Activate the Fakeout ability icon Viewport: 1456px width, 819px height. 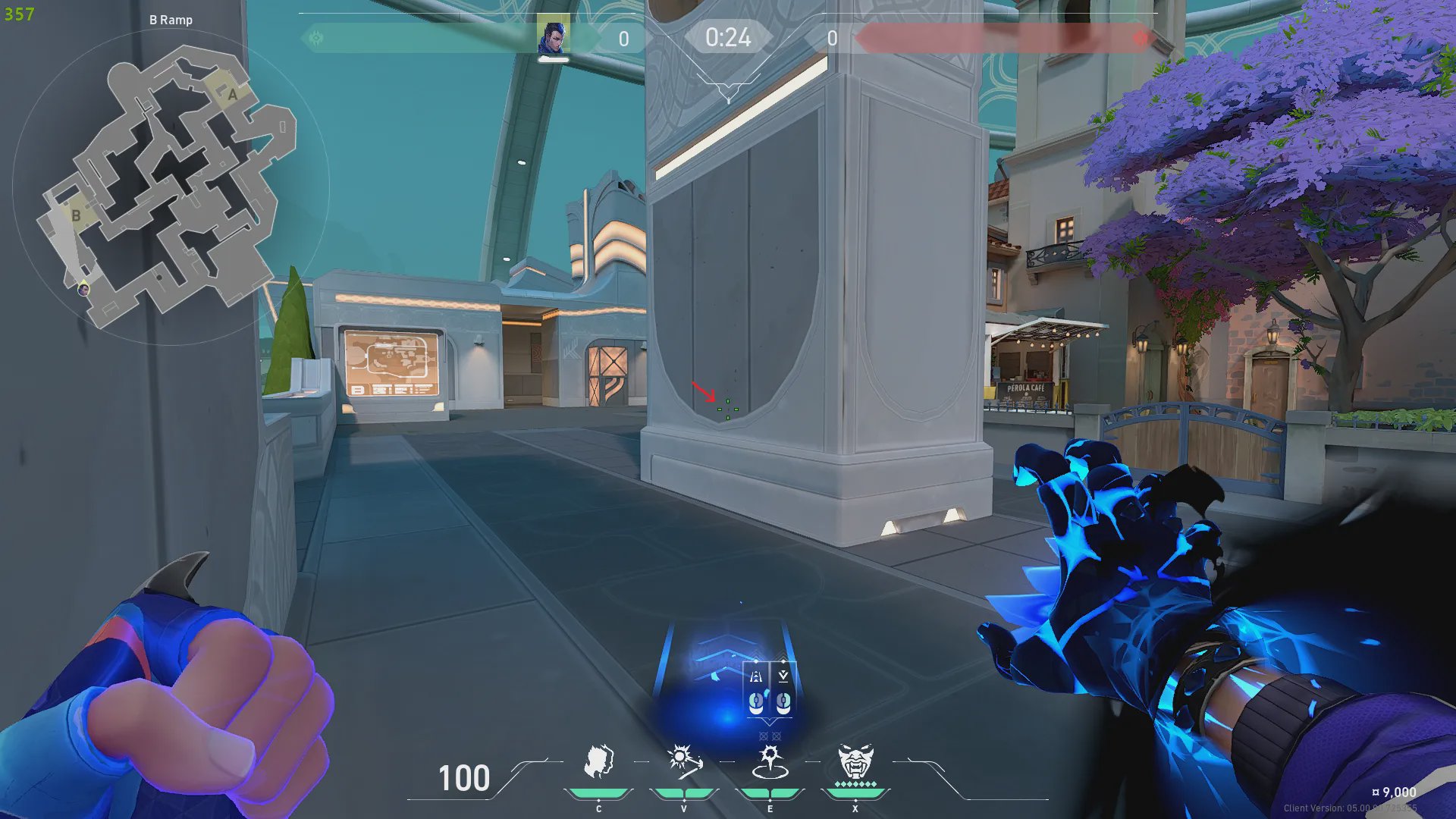tap(598, 762)
